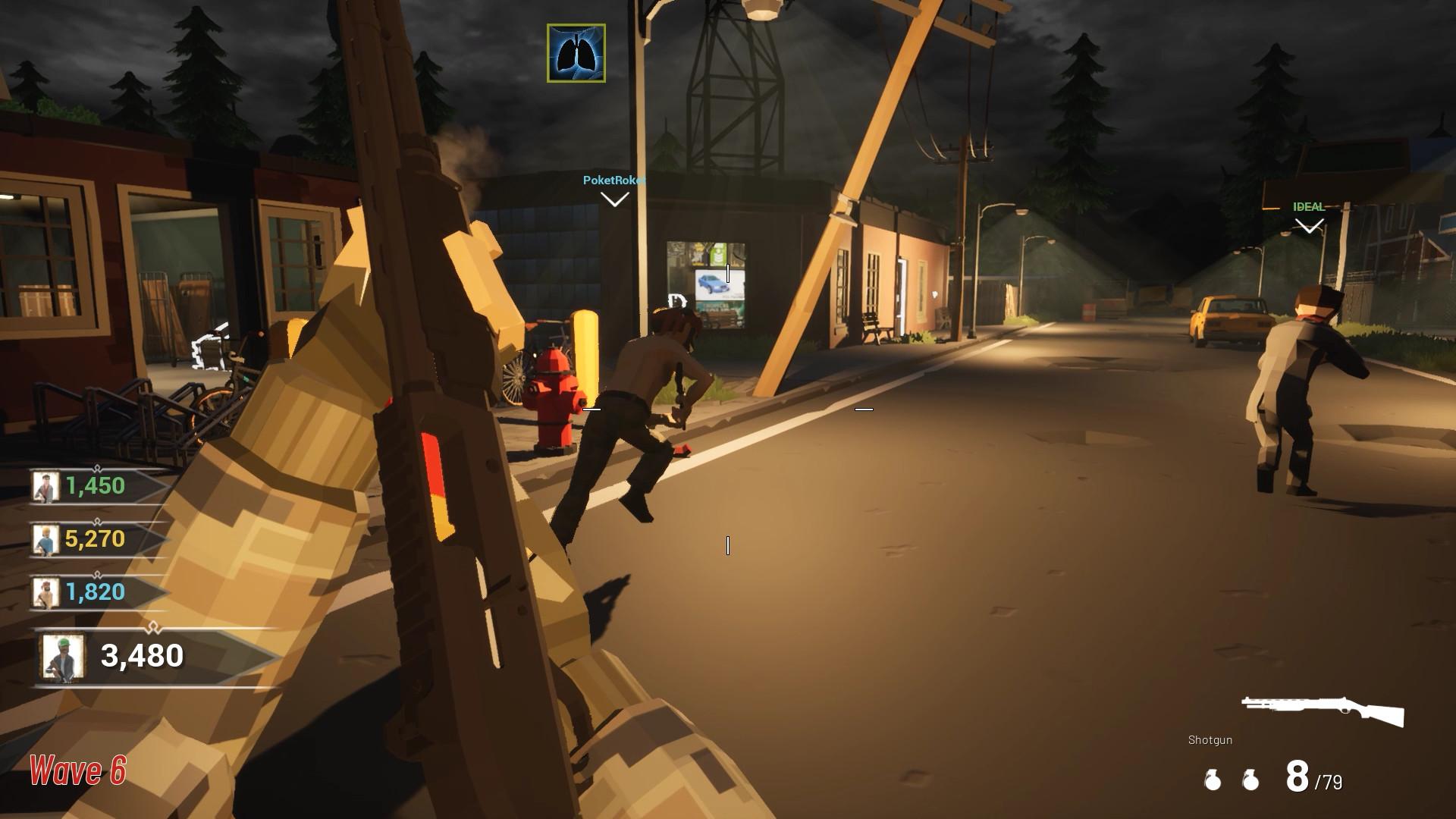Select the Shotgun weapon label
1456x819 pixels.
(1209, 739)
